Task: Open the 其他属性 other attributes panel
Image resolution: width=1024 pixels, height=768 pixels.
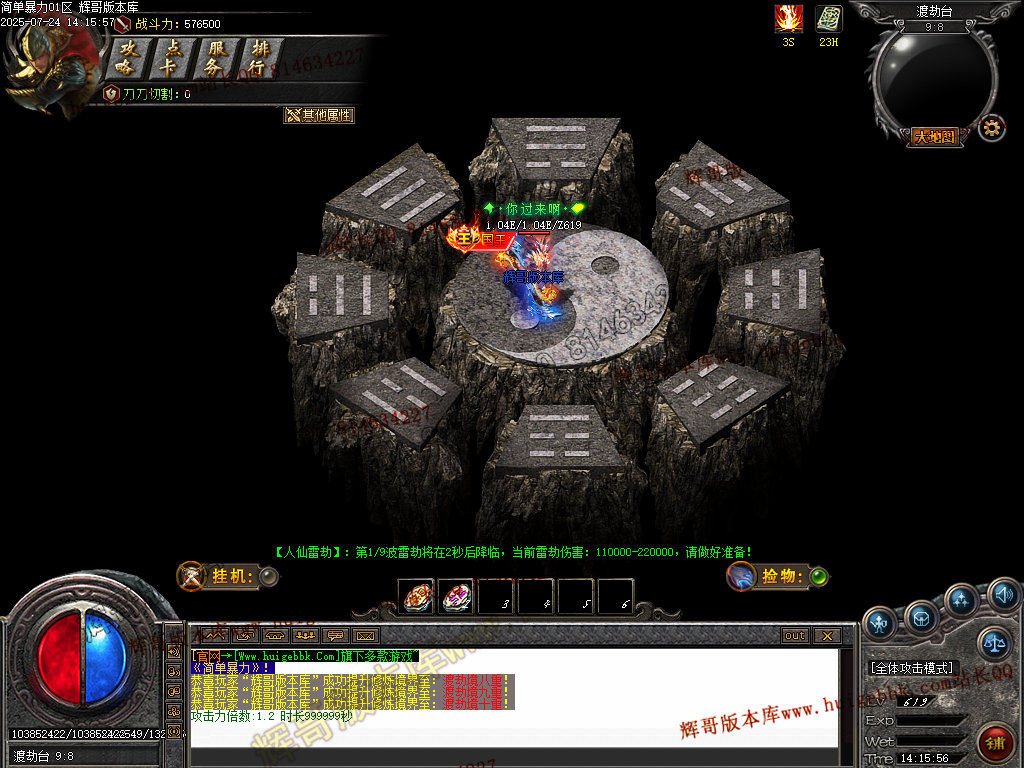Action: (x=319, y=115)
